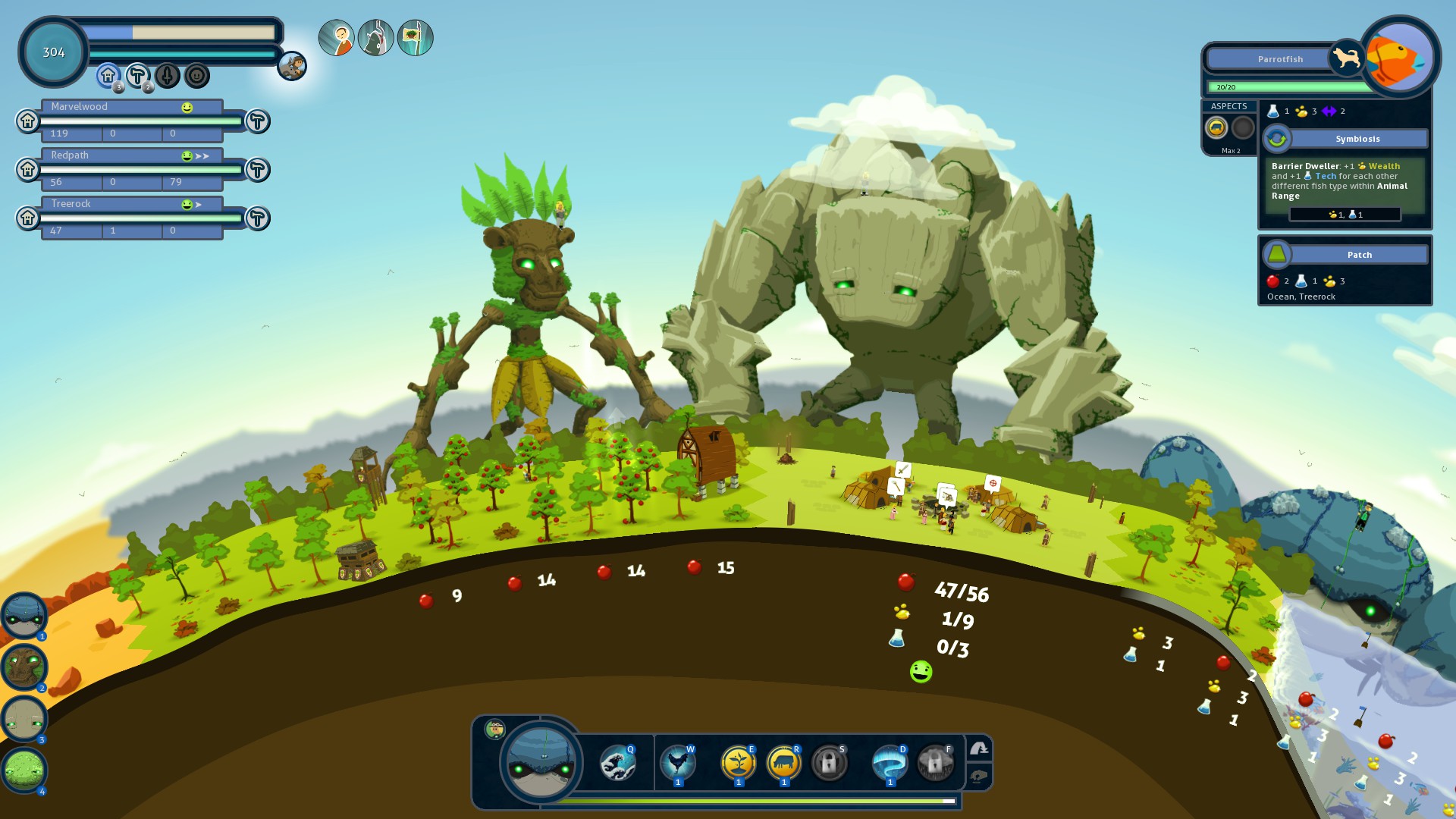Activate the yellow cow aspect ability
The height and width of the screenshot is (819, 1456).
(783, 763)
